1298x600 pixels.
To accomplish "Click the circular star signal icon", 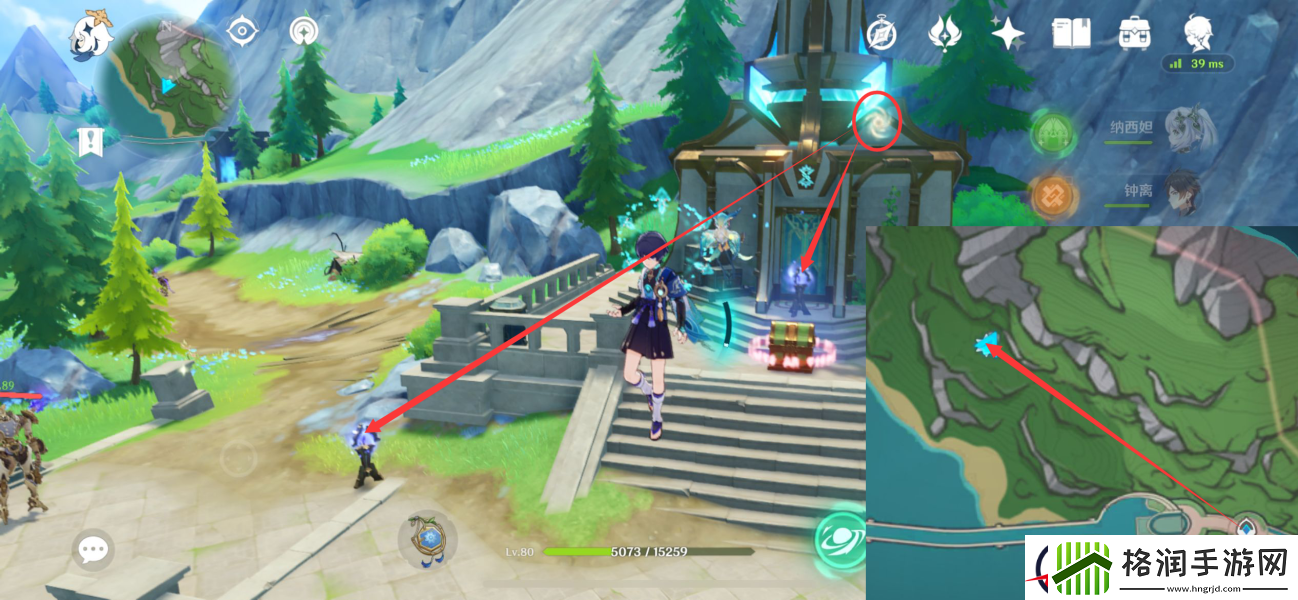I will tap(302, 32).
